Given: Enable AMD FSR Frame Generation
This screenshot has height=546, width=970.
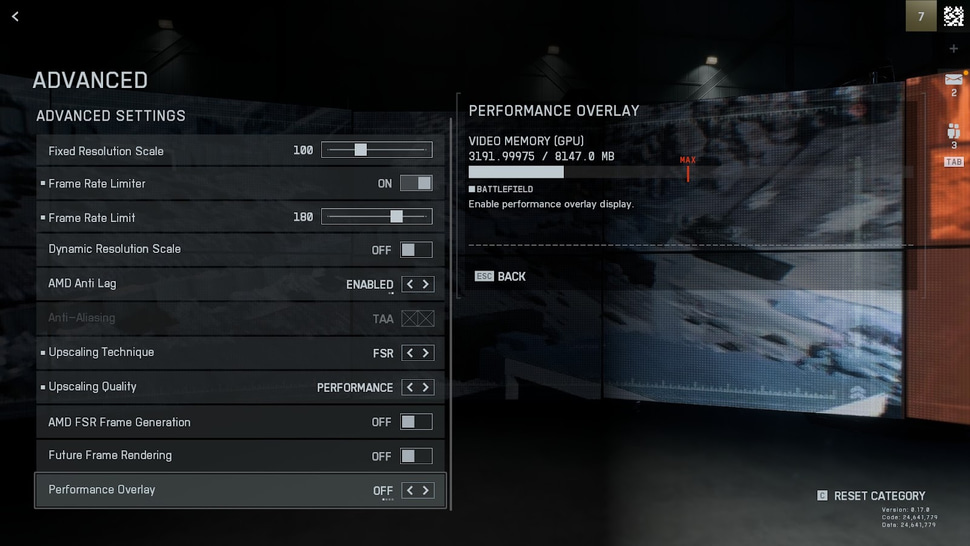Looking at the screenshot, I should point(416,422).
